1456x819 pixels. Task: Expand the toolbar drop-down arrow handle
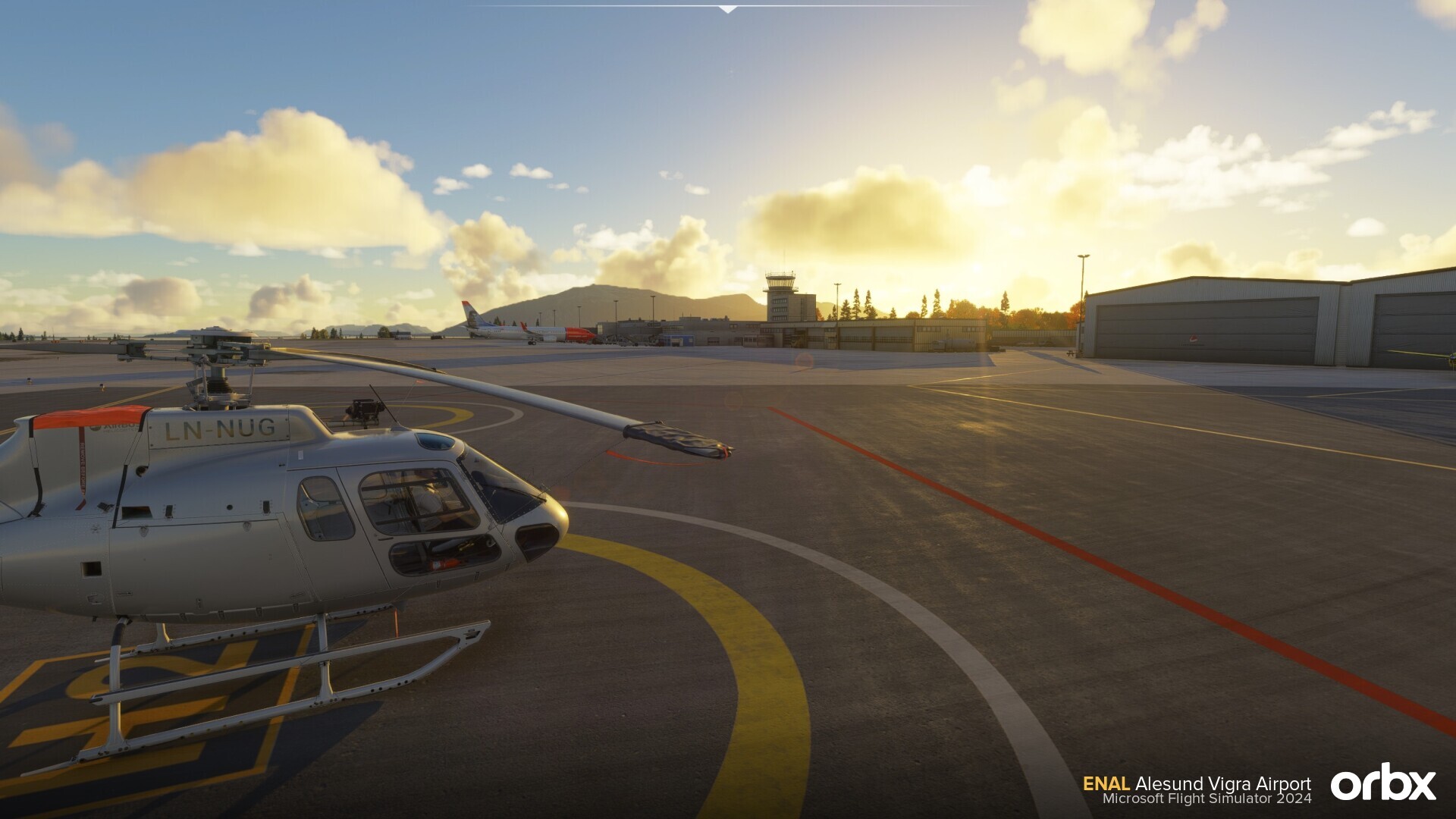pos(727,9)
